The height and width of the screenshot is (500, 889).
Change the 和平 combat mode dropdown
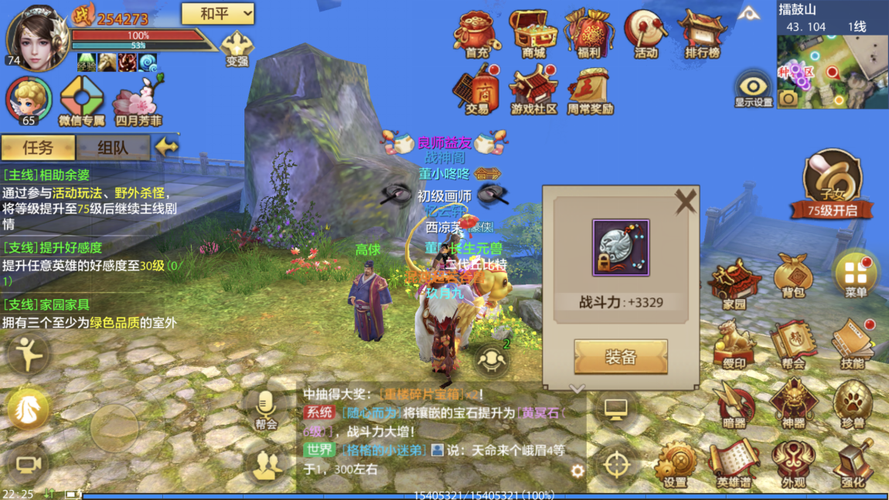pos(217,14)
